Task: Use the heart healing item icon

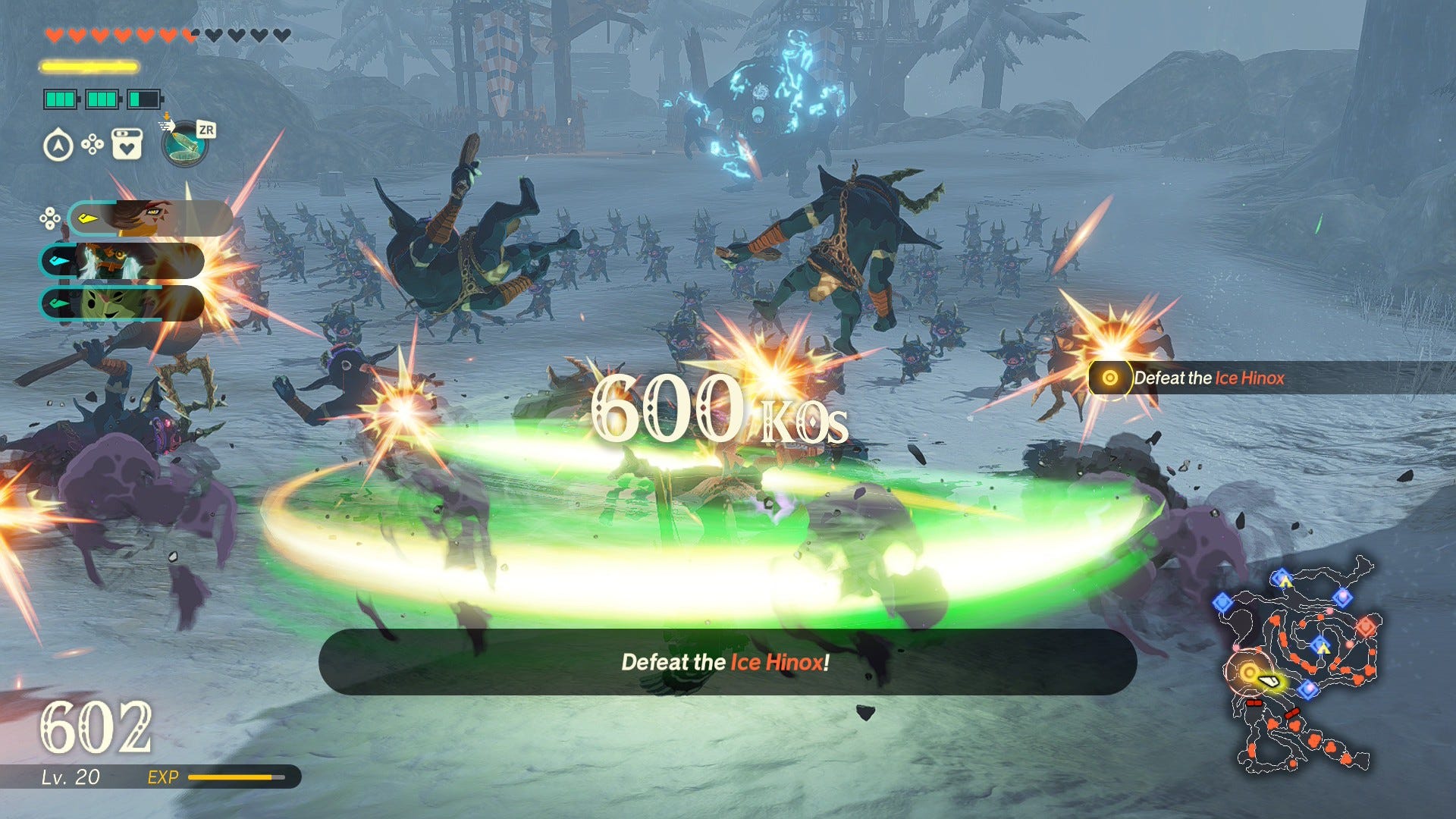Action: pos(127,144)
